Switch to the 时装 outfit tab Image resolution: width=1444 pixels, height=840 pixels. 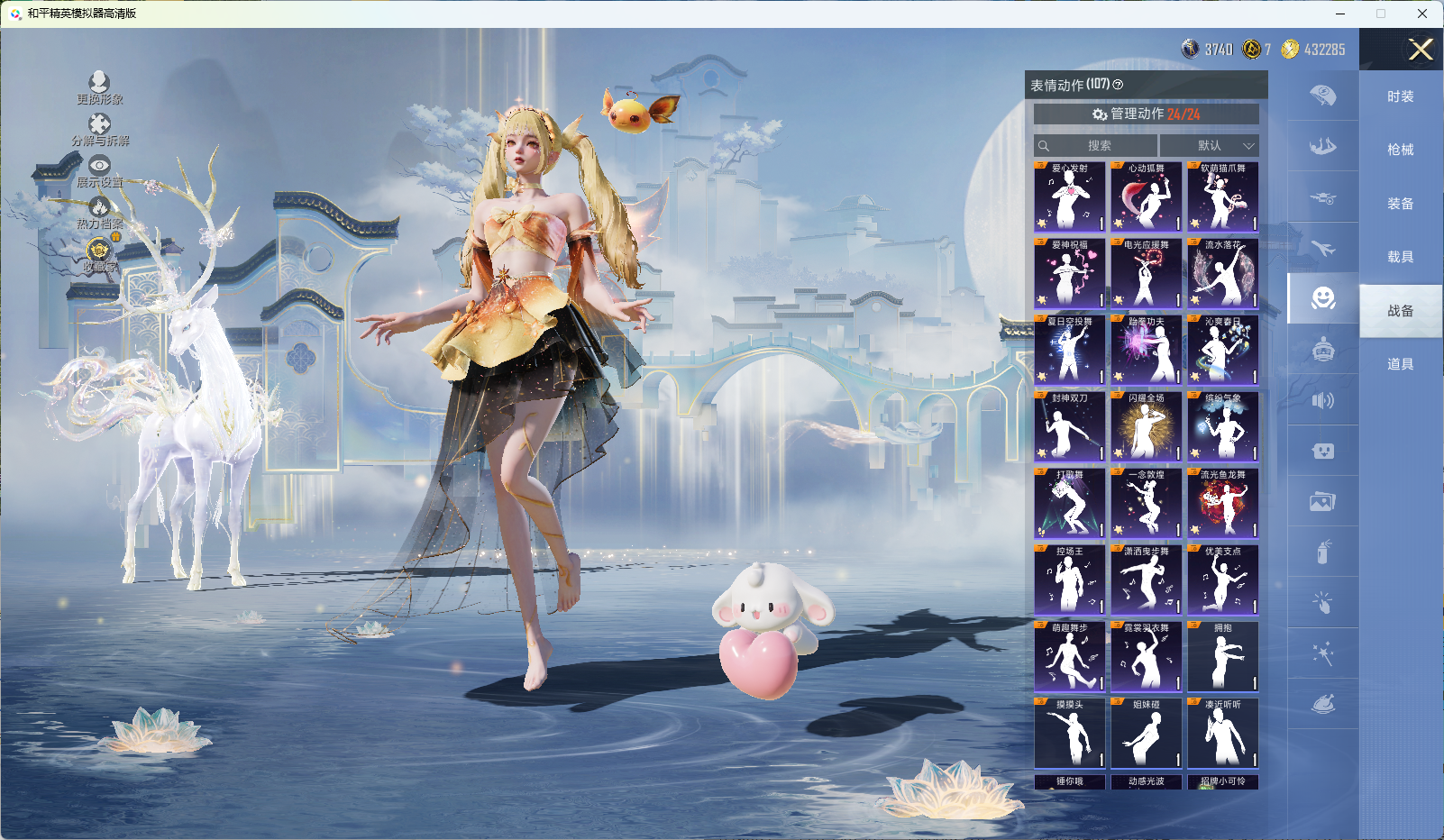coord(1400,96)
